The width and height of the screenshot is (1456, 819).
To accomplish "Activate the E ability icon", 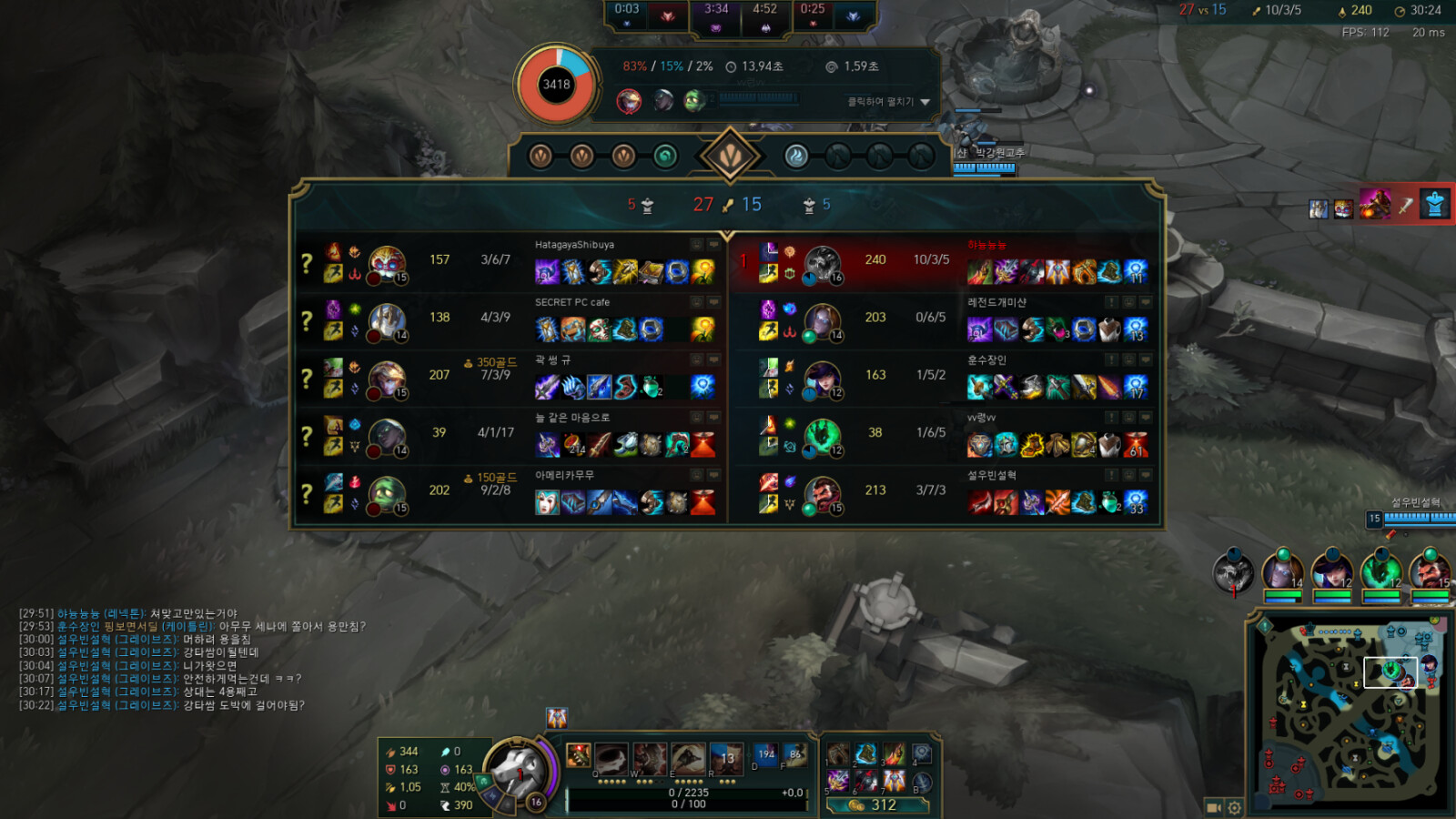I will (688, 759).
